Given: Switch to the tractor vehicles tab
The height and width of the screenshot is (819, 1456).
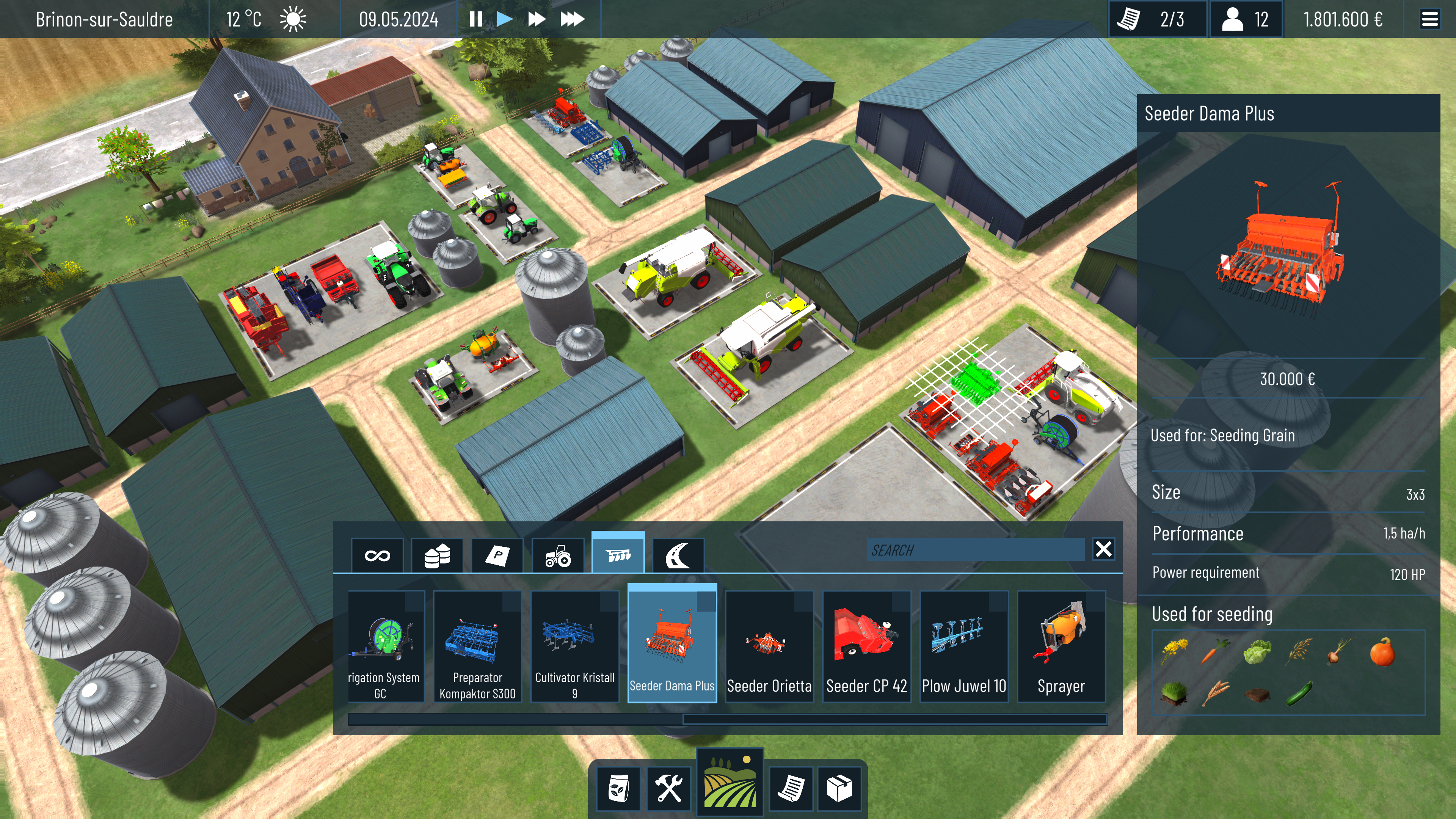Looking at the screenshot, I should point(558,555).
